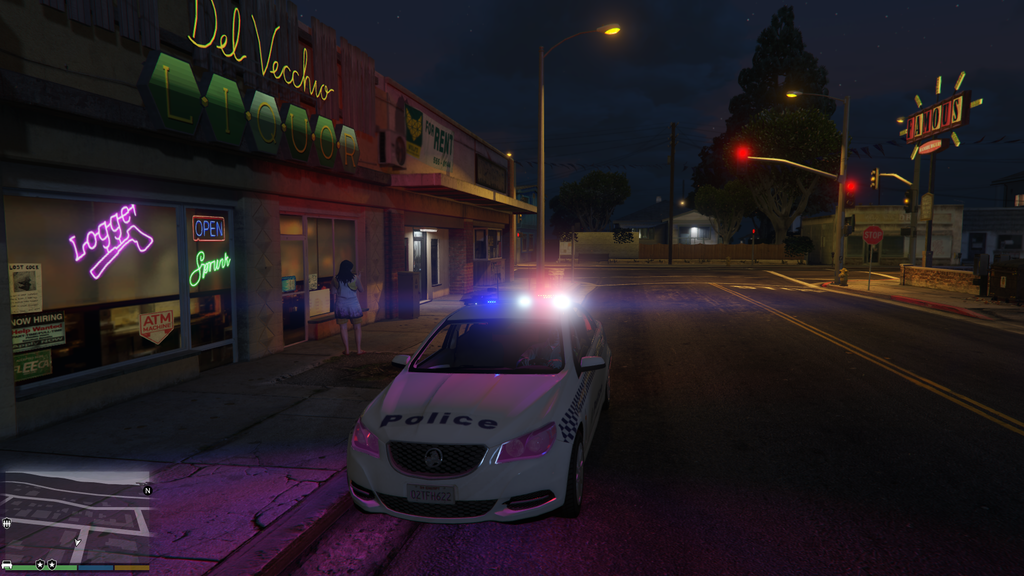
Task: Click the white car blip on minimap
Action: [x=7, y=564]
